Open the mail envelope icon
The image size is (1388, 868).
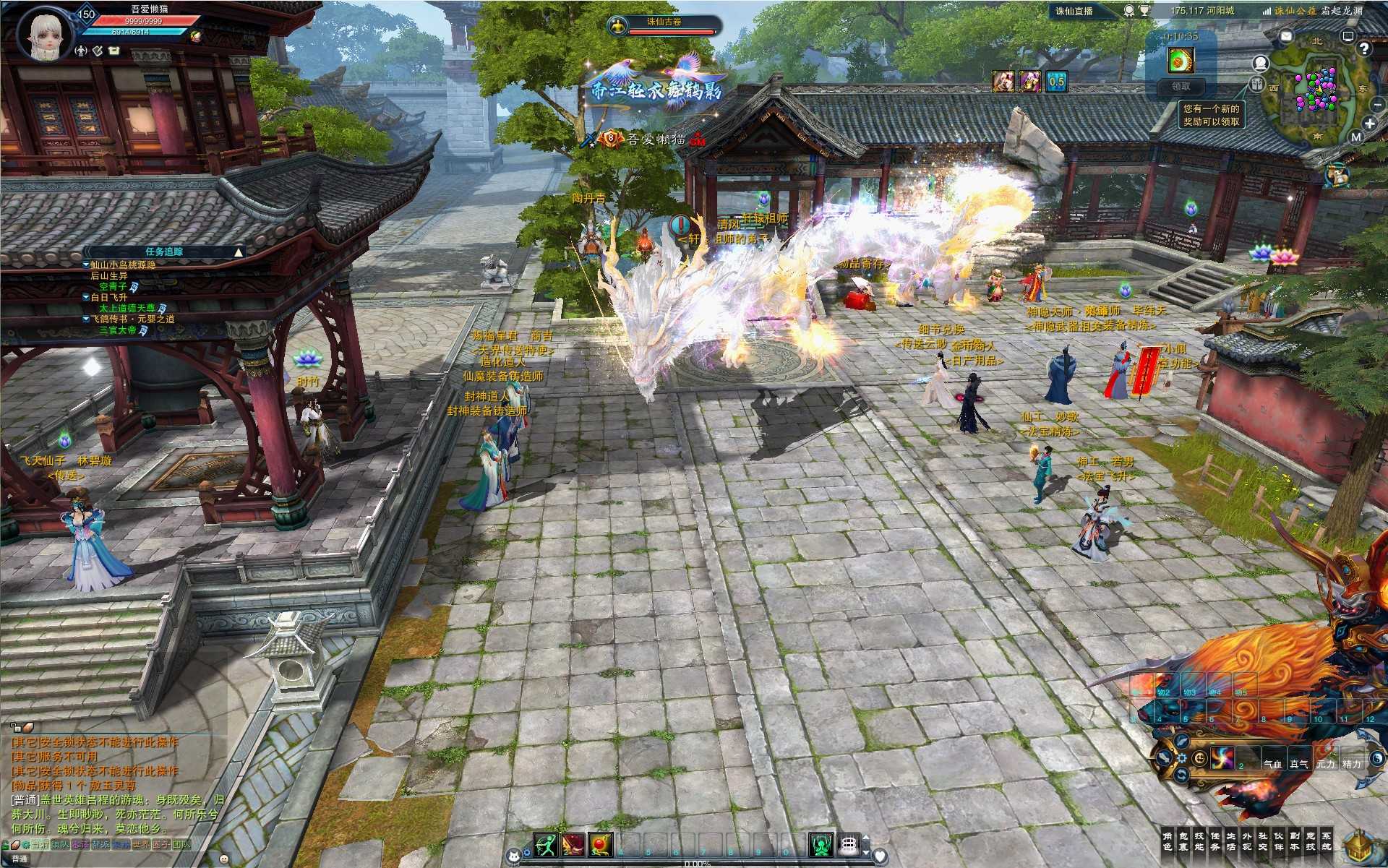tap(1287, 35)
